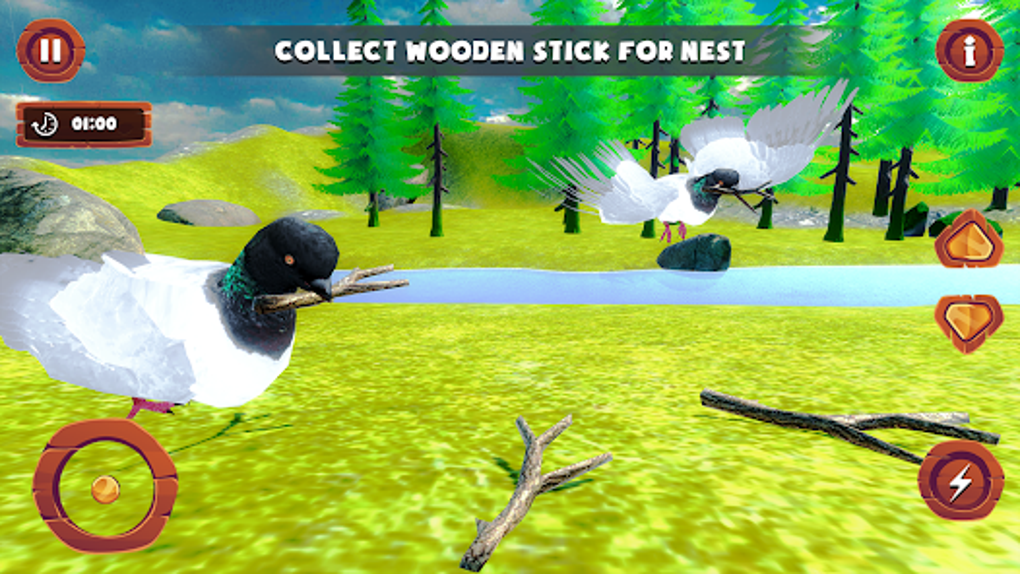Image resolution: width=1020 pixels, height=574 pixels.
Task: Open the info button
Action: pos(969,50)
